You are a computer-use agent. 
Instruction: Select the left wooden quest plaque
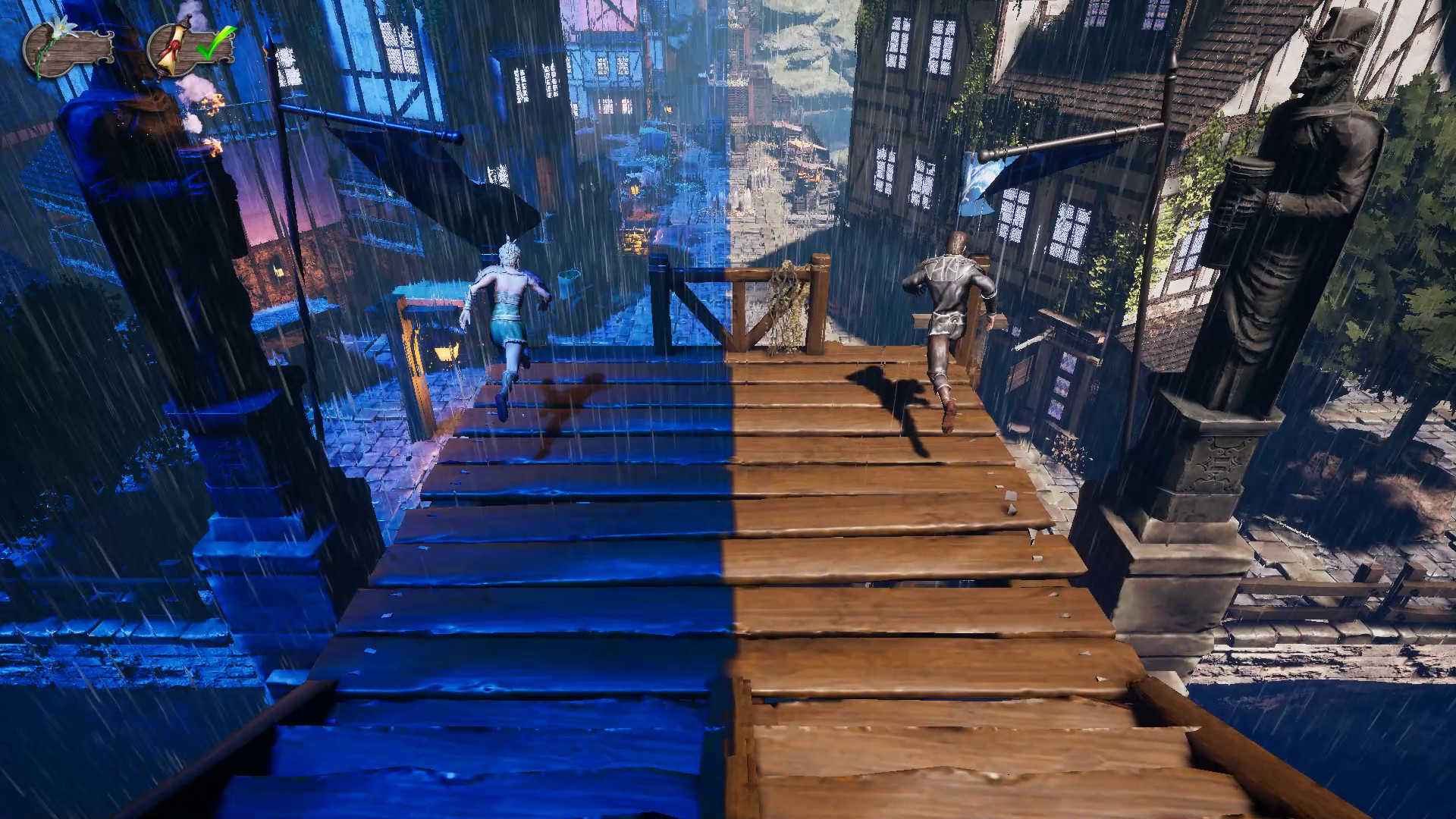click(72, 47)
